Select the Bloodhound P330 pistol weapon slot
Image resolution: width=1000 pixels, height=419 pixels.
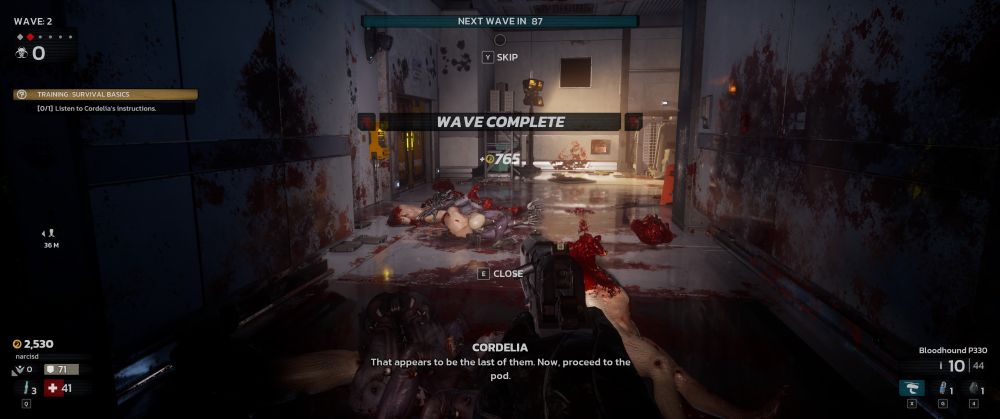click(x=910, y=388)
